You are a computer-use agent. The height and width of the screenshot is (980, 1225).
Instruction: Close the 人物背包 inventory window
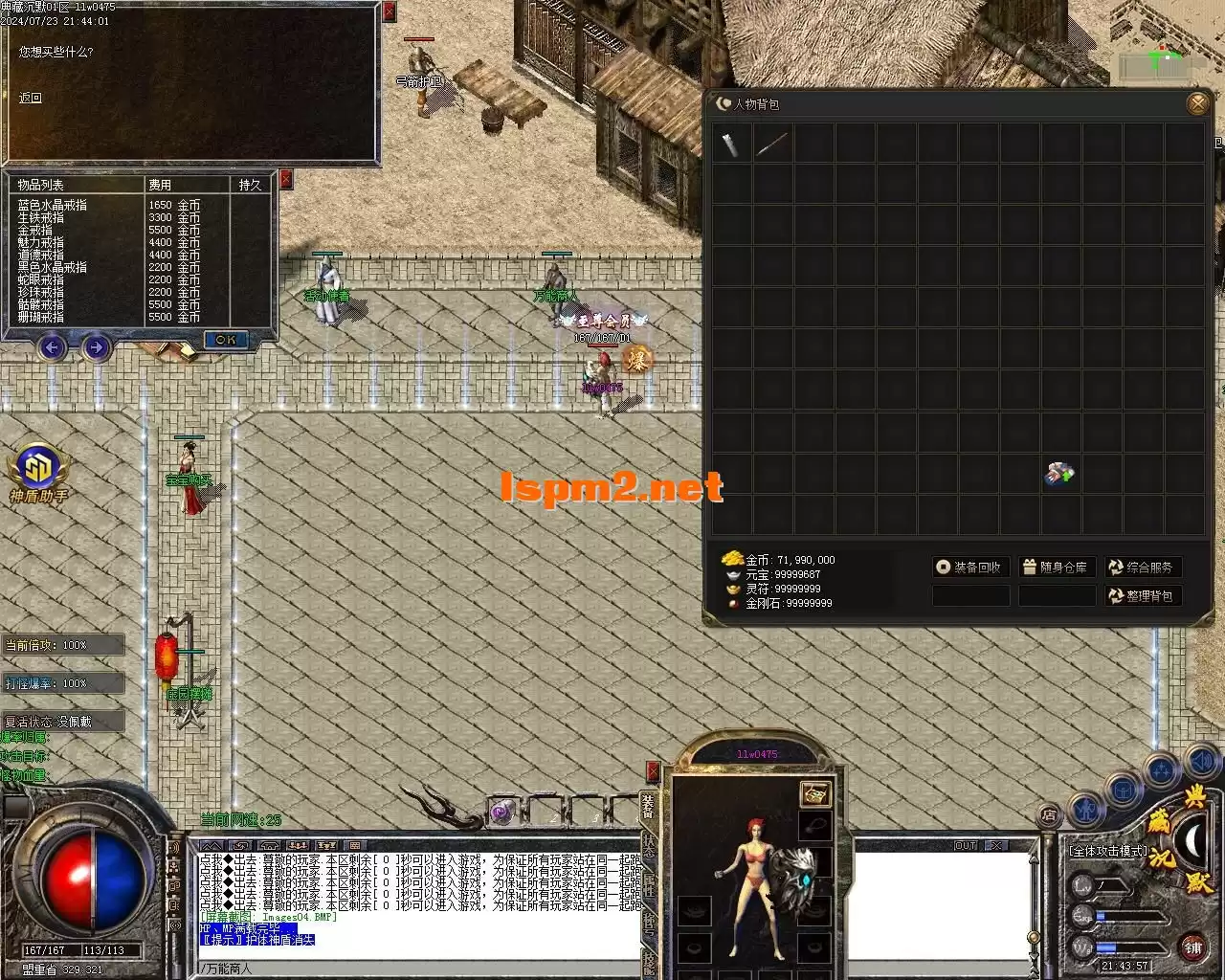coord(1197,103)
